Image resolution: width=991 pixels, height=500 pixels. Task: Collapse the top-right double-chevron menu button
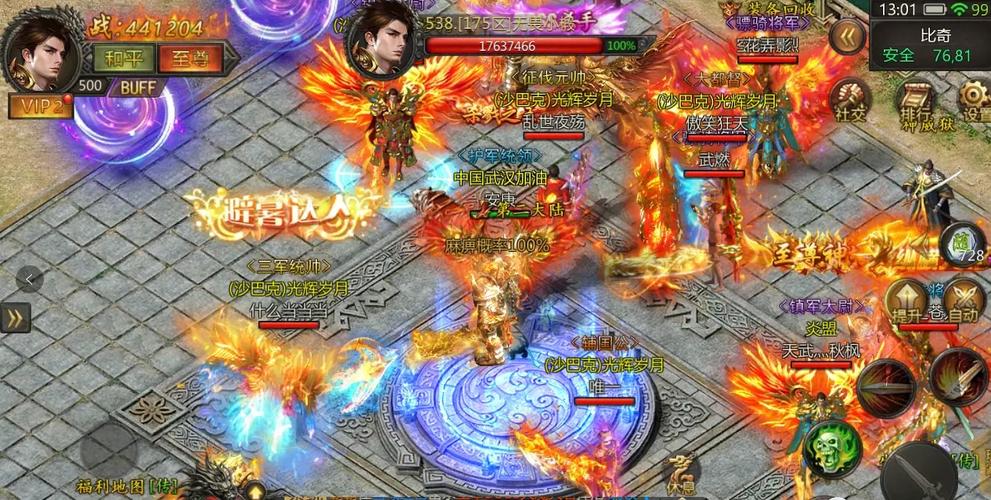(x=848, y=36)
